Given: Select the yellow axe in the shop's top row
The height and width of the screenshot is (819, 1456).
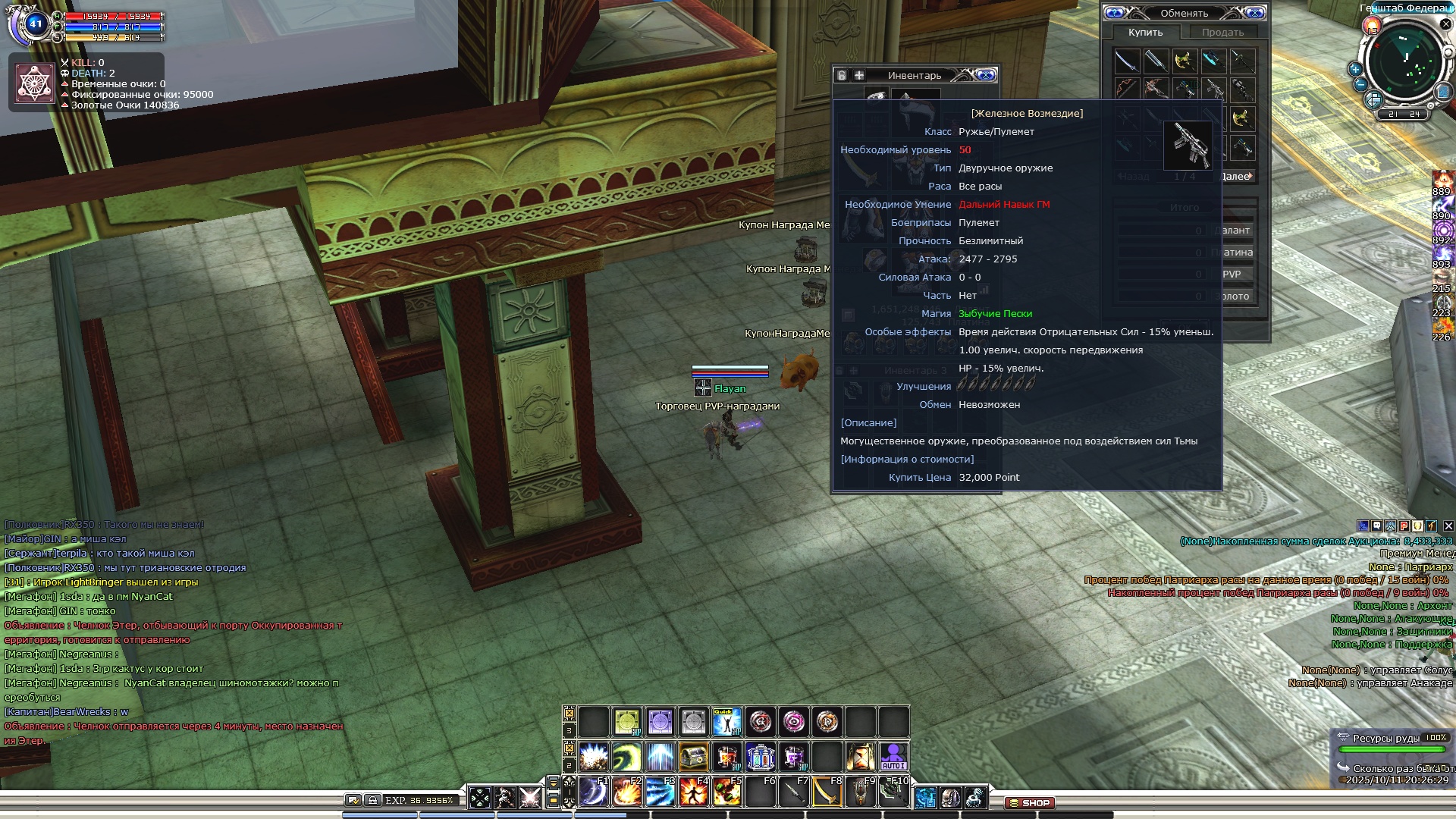Looking at the screenshot, I should [1185, 61].
